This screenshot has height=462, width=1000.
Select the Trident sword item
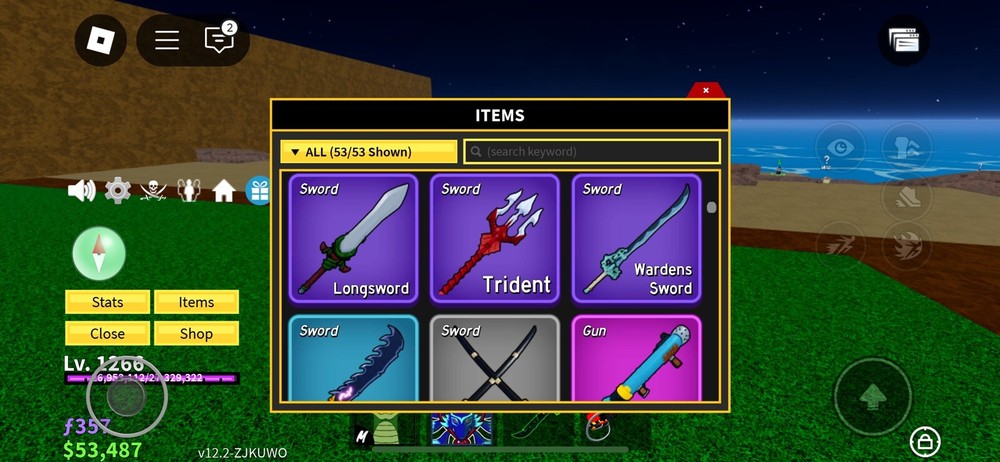point(494,238)
